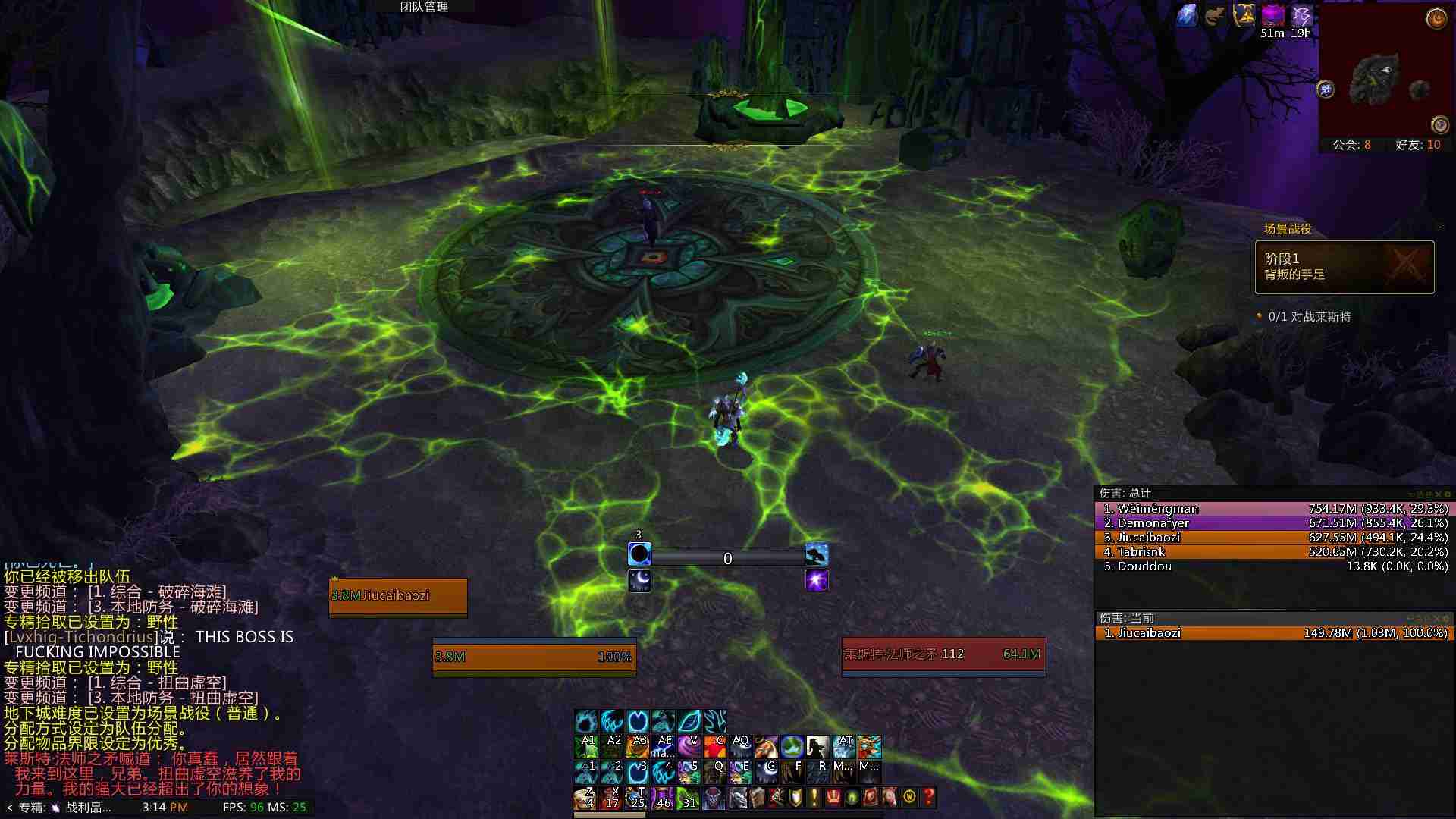The width and height of the screenshot is (1456, 819).
Task: Click the purple starburst icon beside the power bar
Action: click(x=817, y=581)
